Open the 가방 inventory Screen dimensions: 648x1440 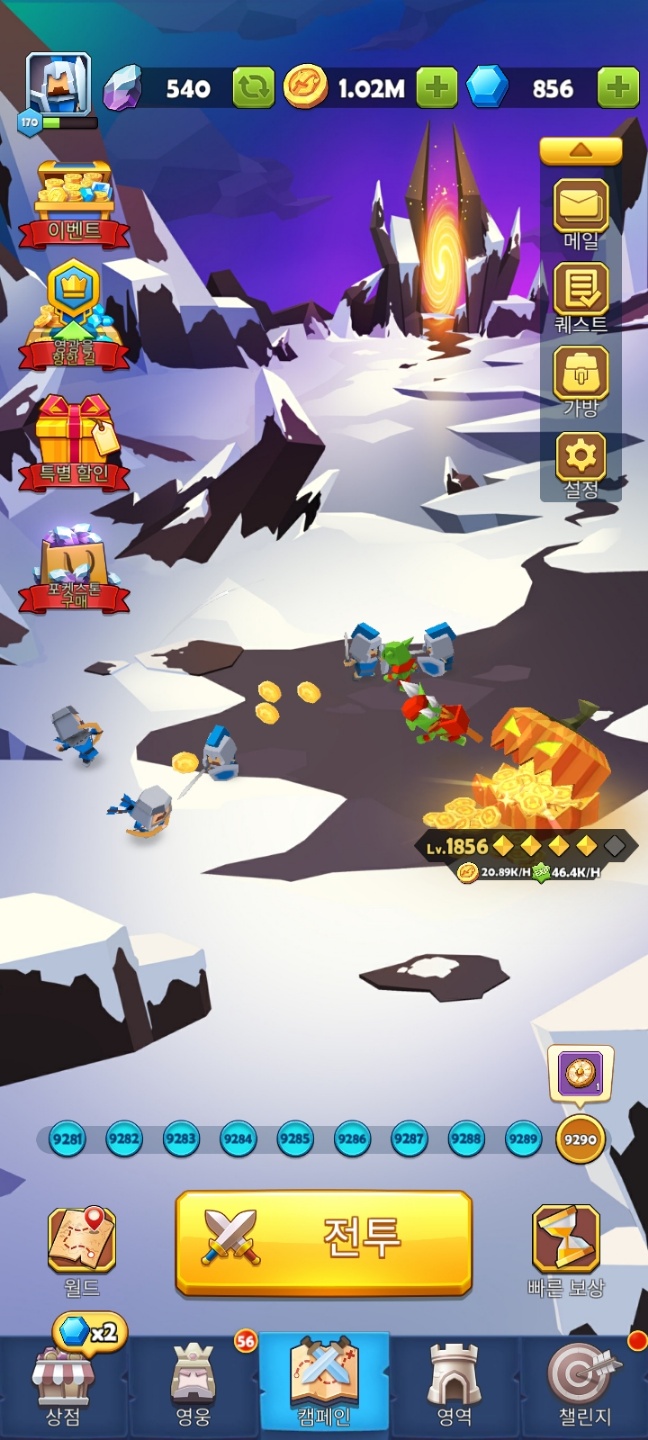coord(581,376)
